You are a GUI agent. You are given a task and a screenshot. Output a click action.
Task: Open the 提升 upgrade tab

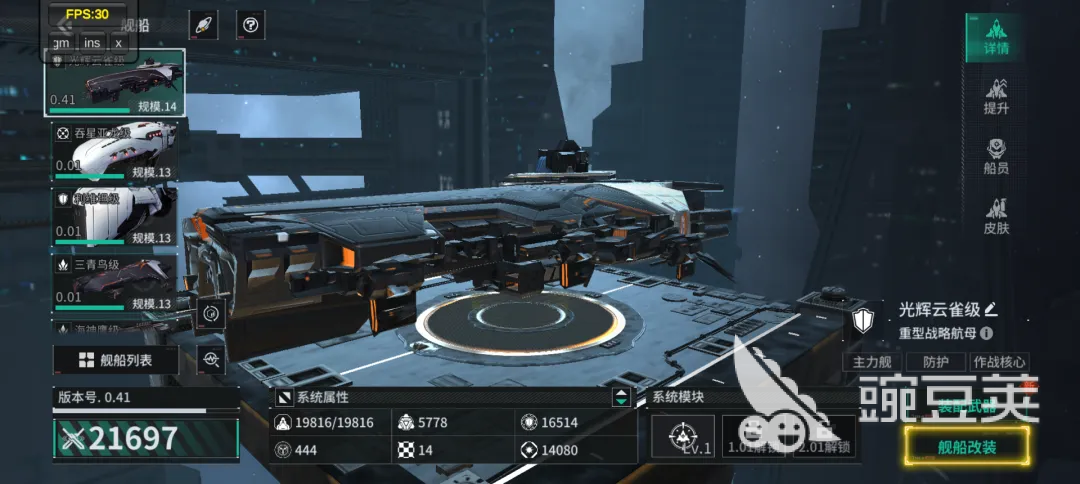[995, 96]
